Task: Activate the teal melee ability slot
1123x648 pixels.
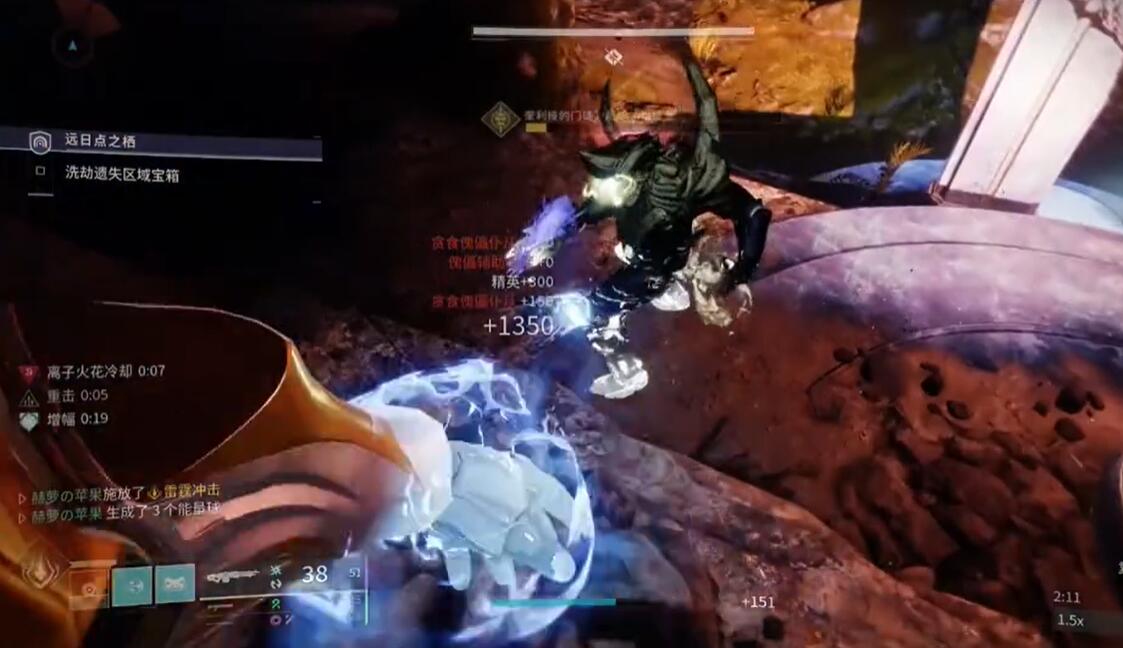Action: coord(132,585)
